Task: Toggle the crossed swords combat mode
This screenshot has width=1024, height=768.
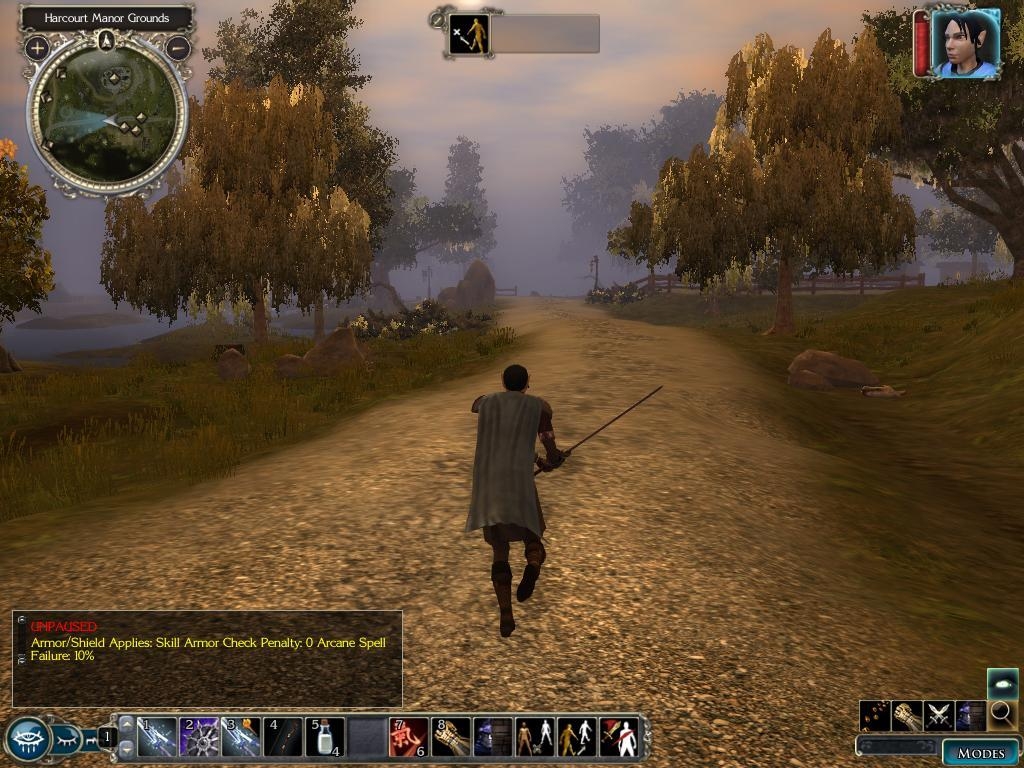Action: 939,715
